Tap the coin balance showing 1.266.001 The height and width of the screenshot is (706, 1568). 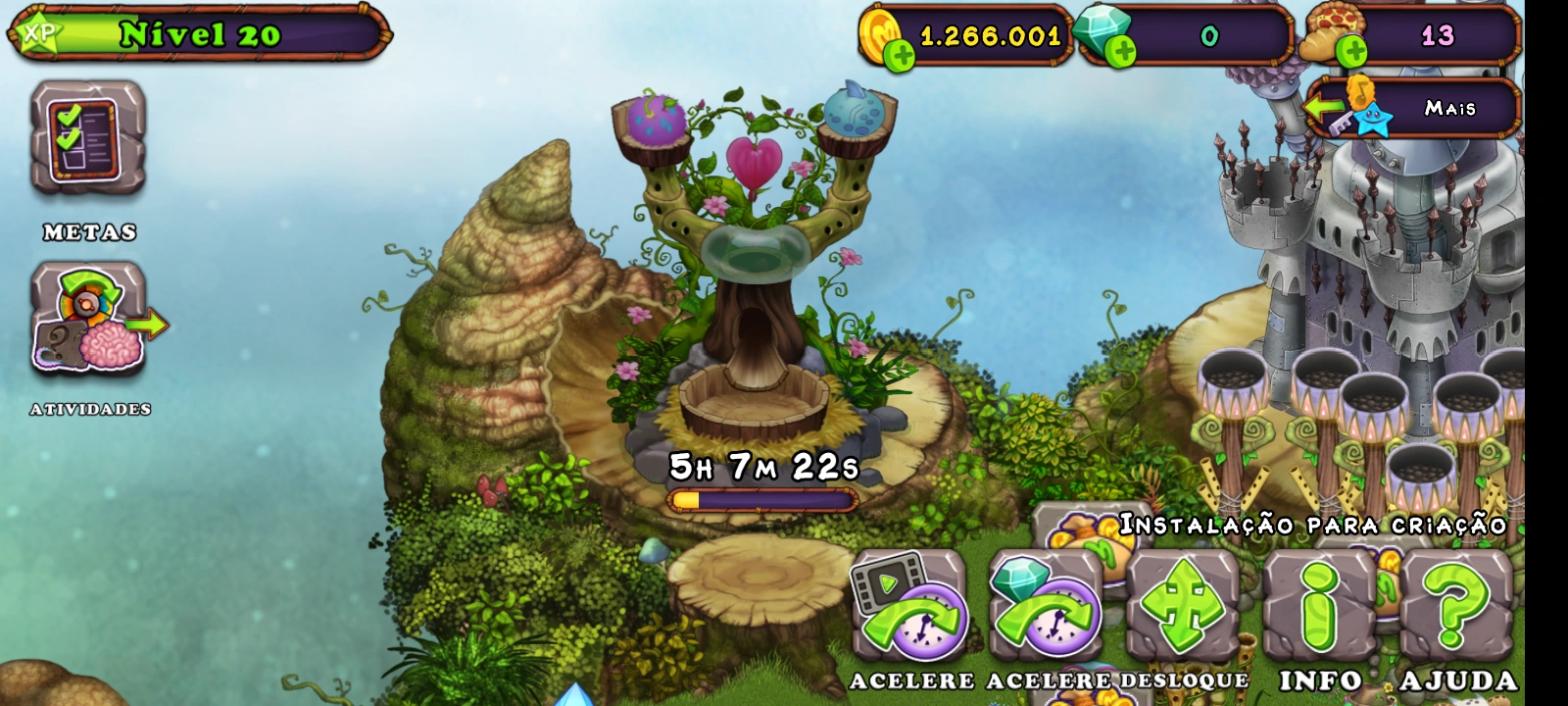pos(988,37)
